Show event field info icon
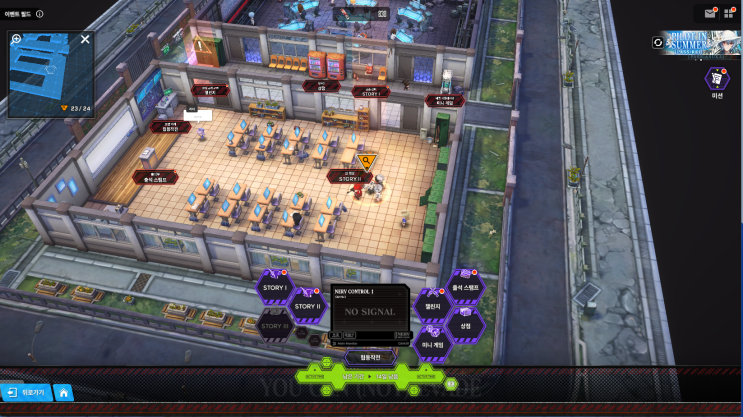This screenshot has height=417, width=743. click(40, 14)
